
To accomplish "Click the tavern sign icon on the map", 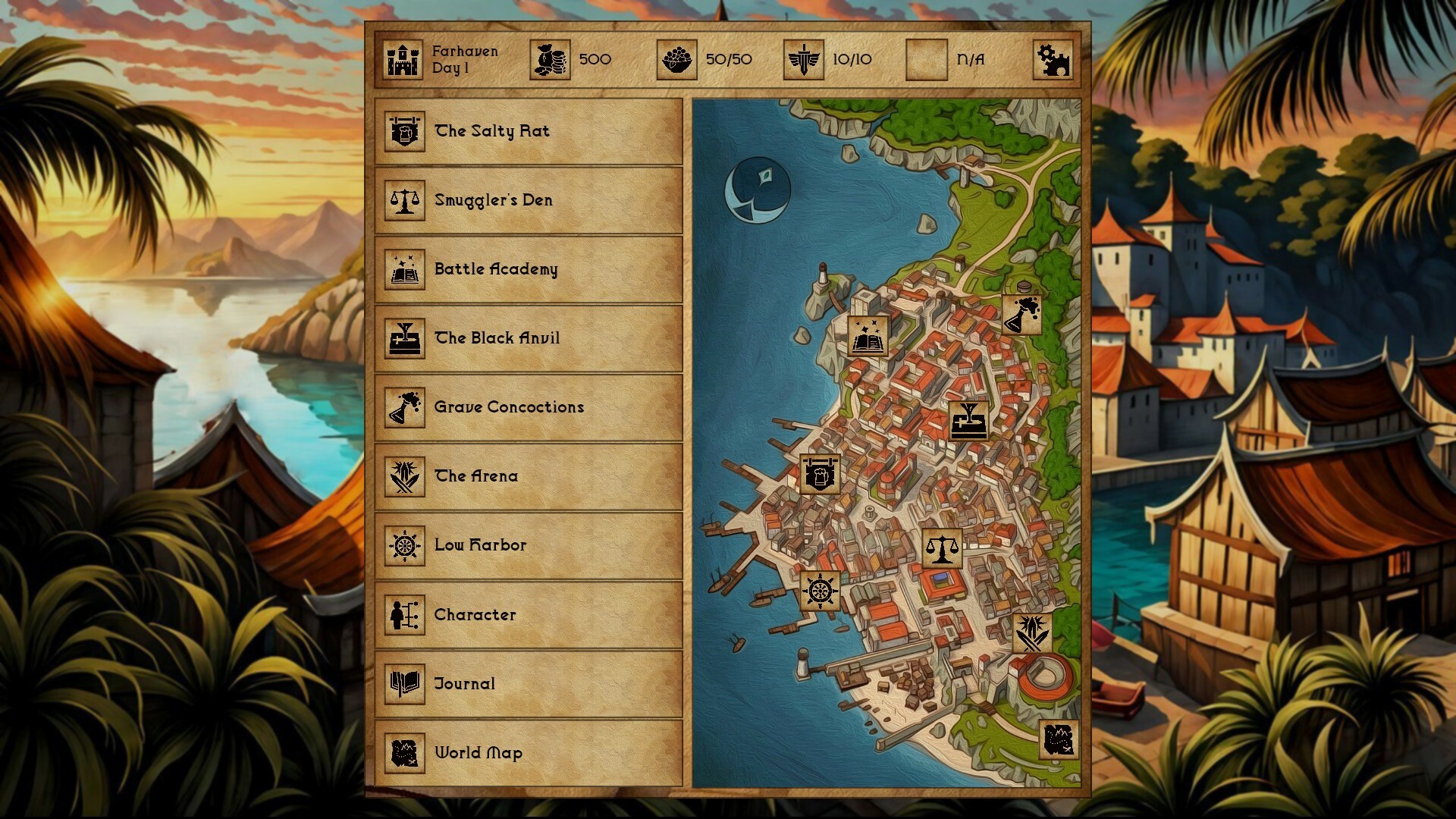I will coord(822,474).
